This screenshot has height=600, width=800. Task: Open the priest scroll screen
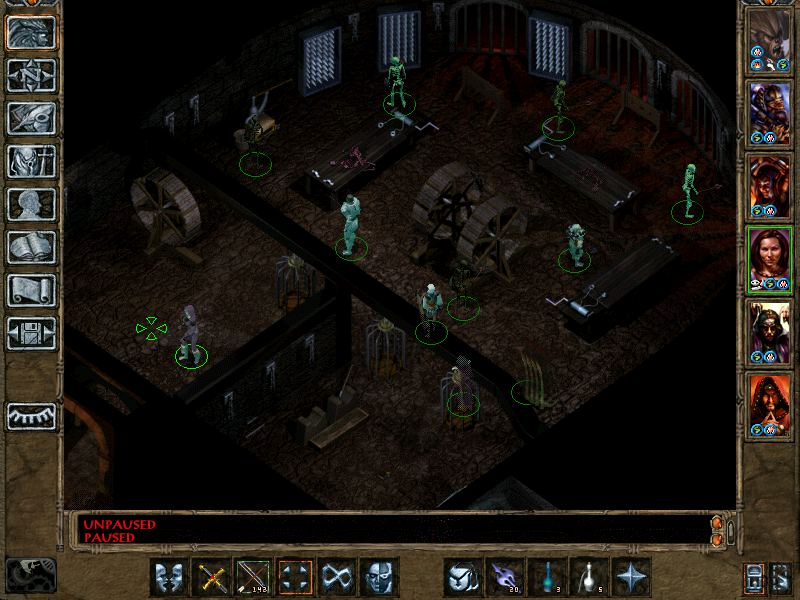[x=32, y=290]
